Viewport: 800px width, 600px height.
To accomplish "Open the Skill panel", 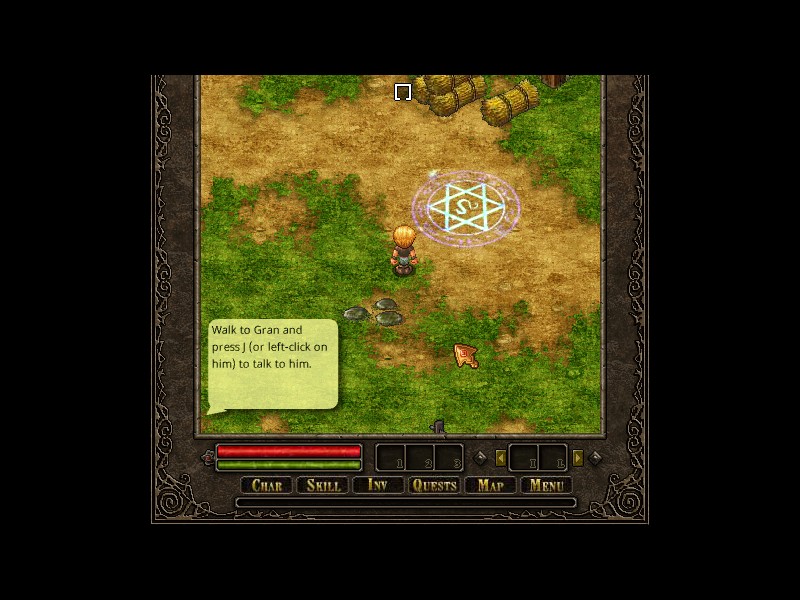I will pos(323,485).
